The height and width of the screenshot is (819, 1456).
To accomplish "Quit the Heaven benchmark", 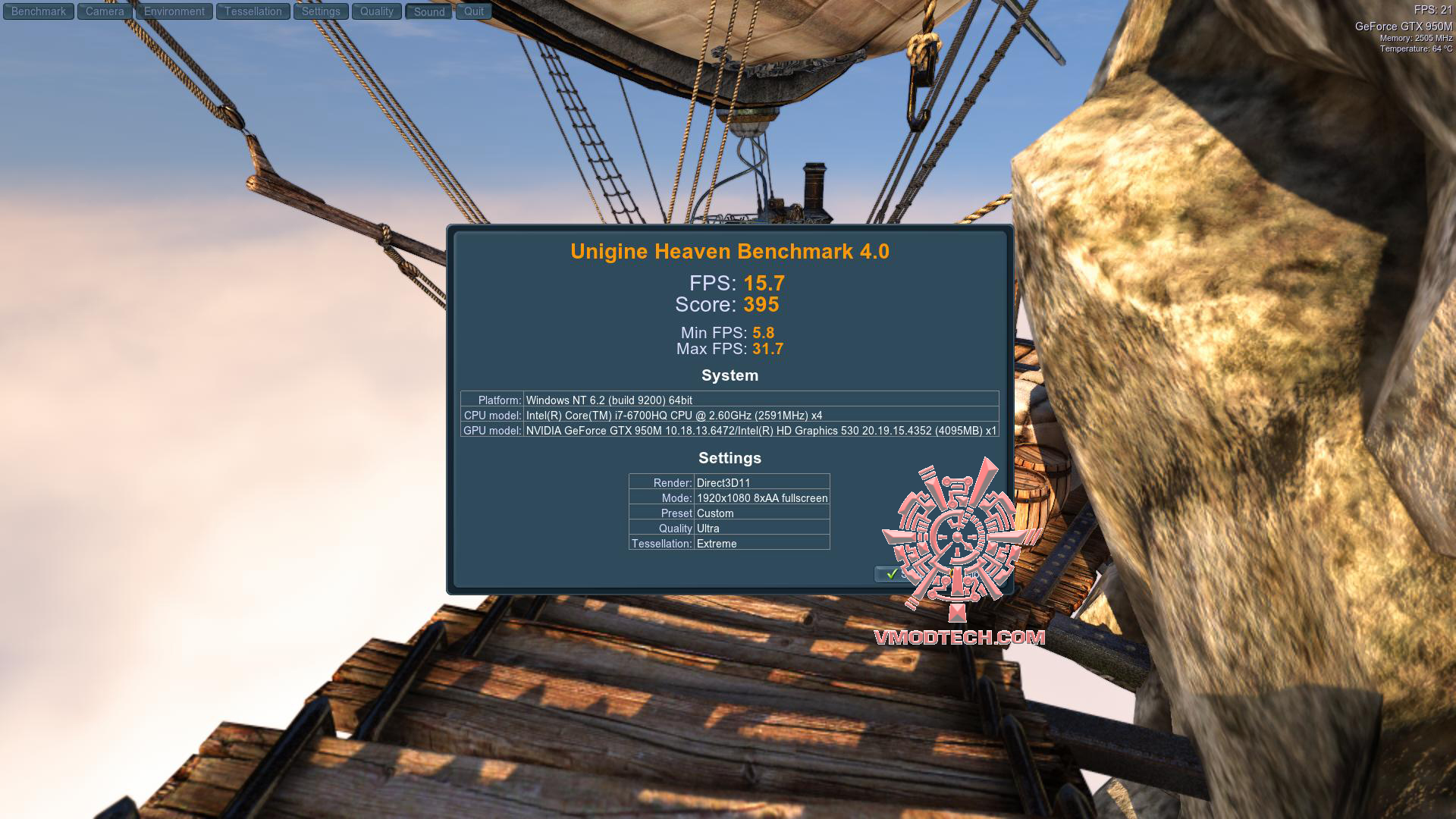I will click(x=474, y=11).
